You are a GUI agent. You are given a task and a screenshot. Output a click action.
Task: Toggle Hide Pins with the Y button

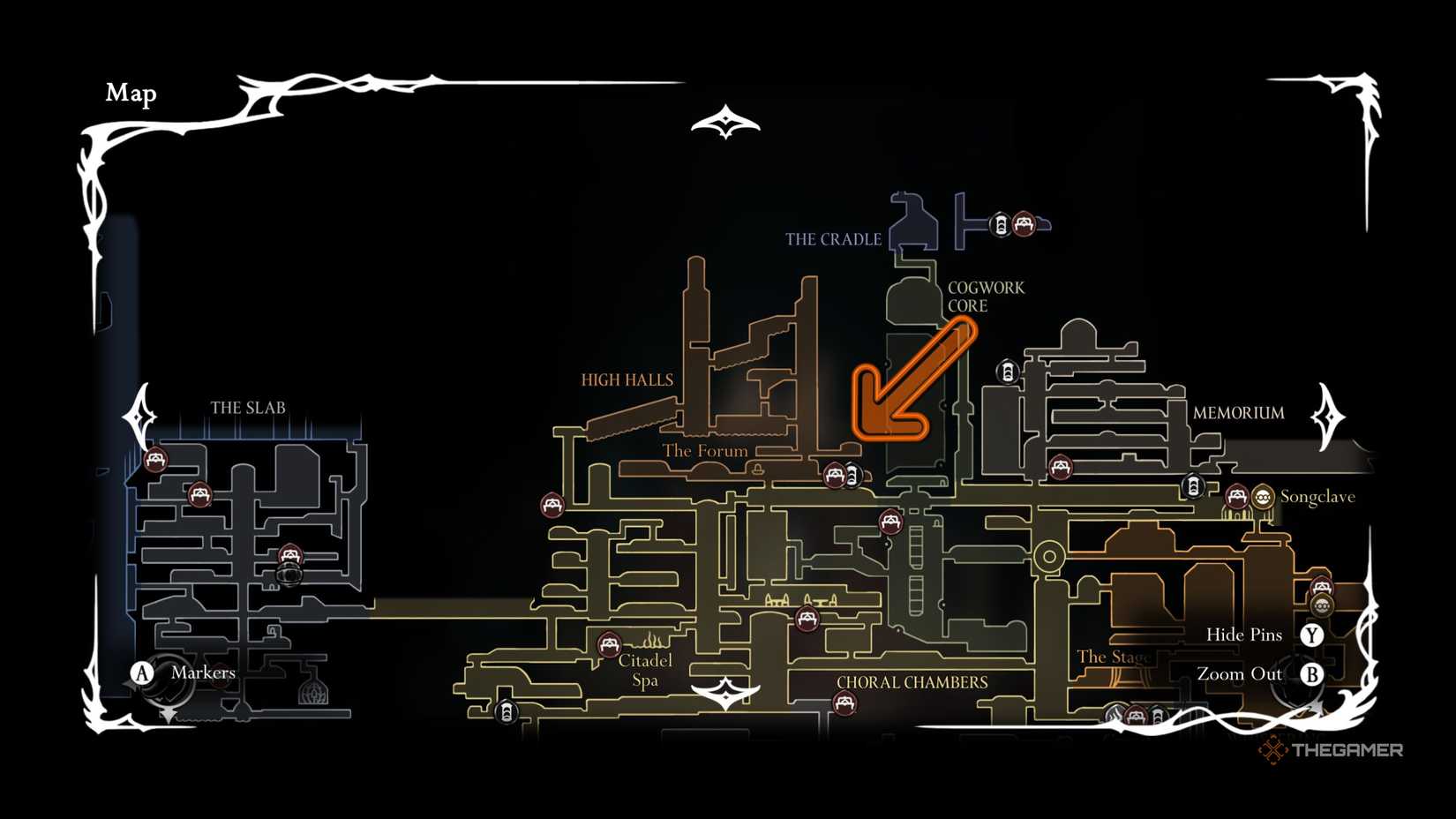[x=1312, y=635]
